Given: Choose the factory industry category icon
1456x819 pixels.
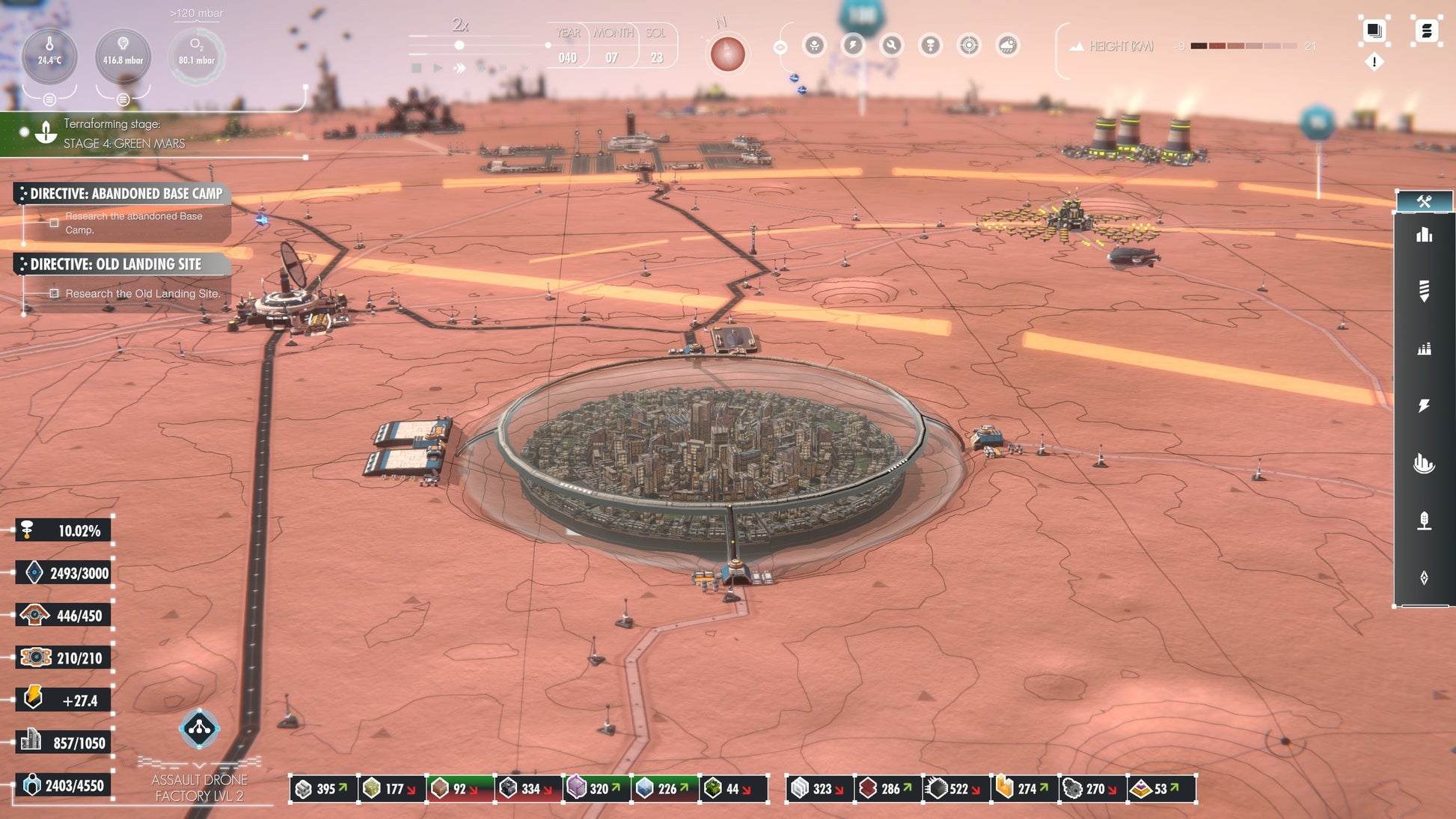Looking at the screenshot, I should (x=1424, y=349).
